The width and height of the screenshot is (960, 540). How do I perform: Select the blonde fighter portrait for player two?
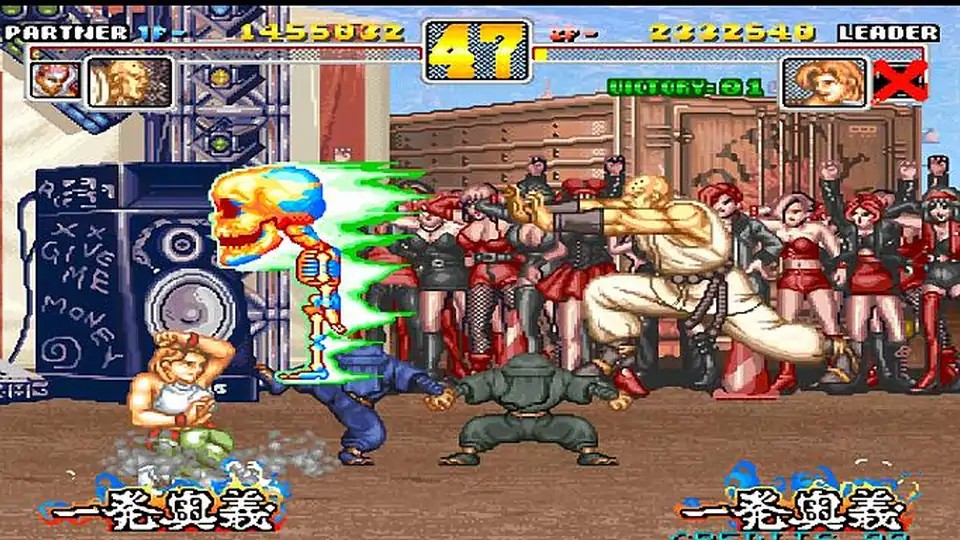point(825,82)
